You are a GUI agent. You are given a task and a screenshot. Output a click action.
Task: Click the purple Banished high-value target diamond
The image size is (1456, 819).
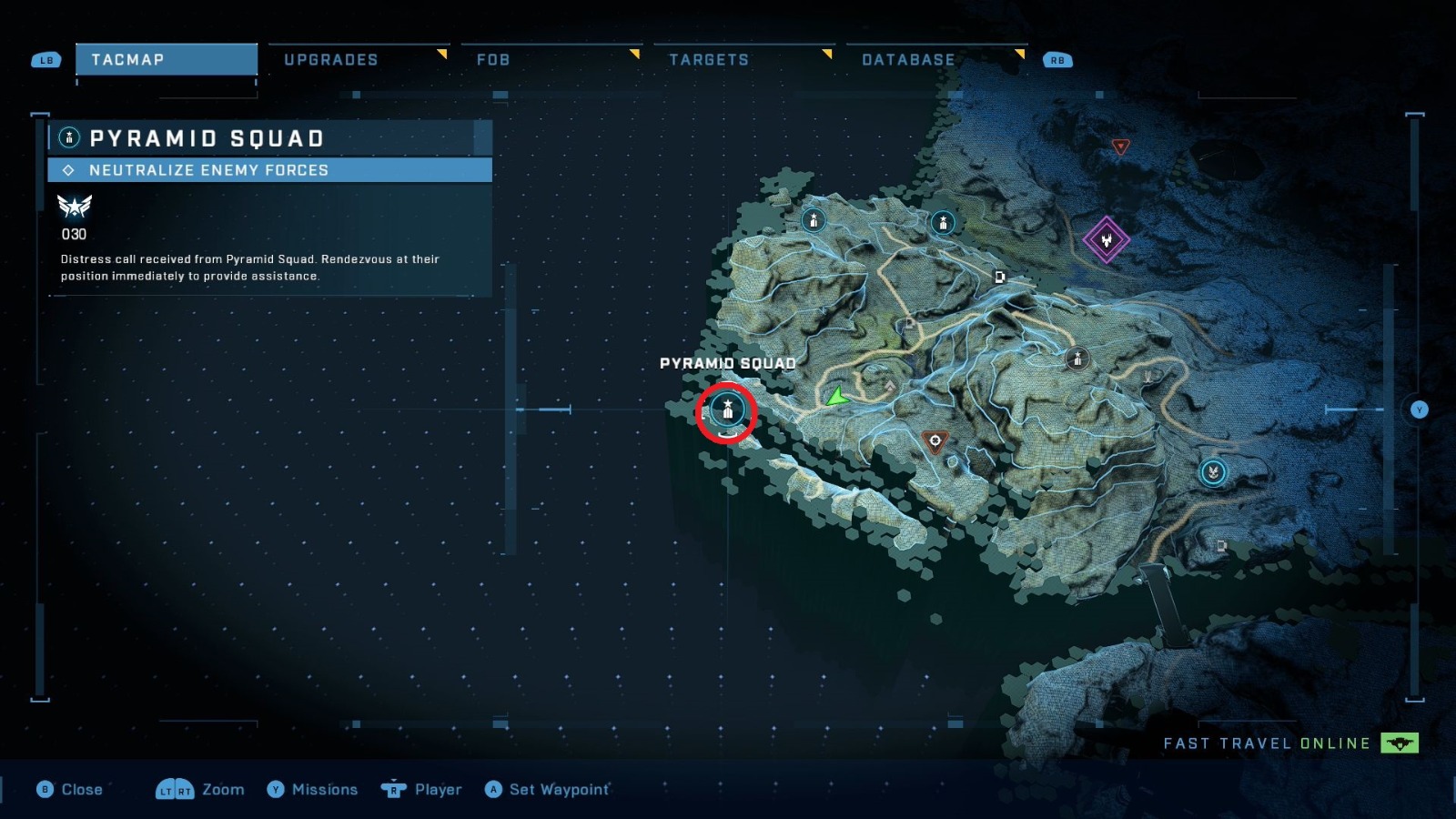tap(1107, 241)
